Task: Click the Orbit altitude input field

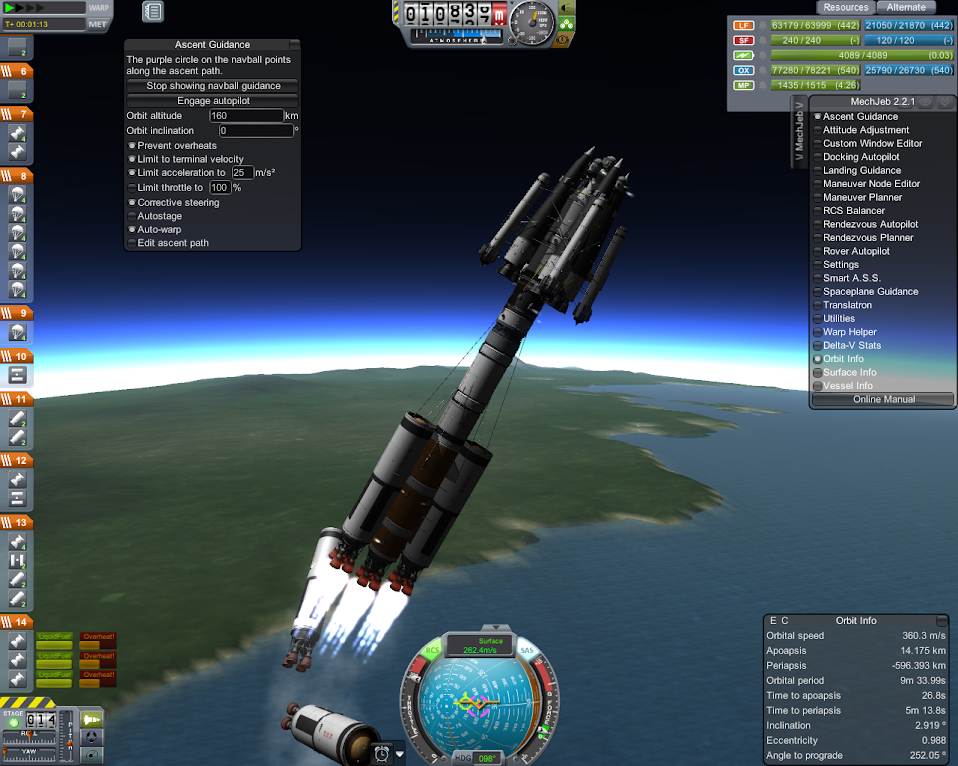Action: (x=245, y=116)
